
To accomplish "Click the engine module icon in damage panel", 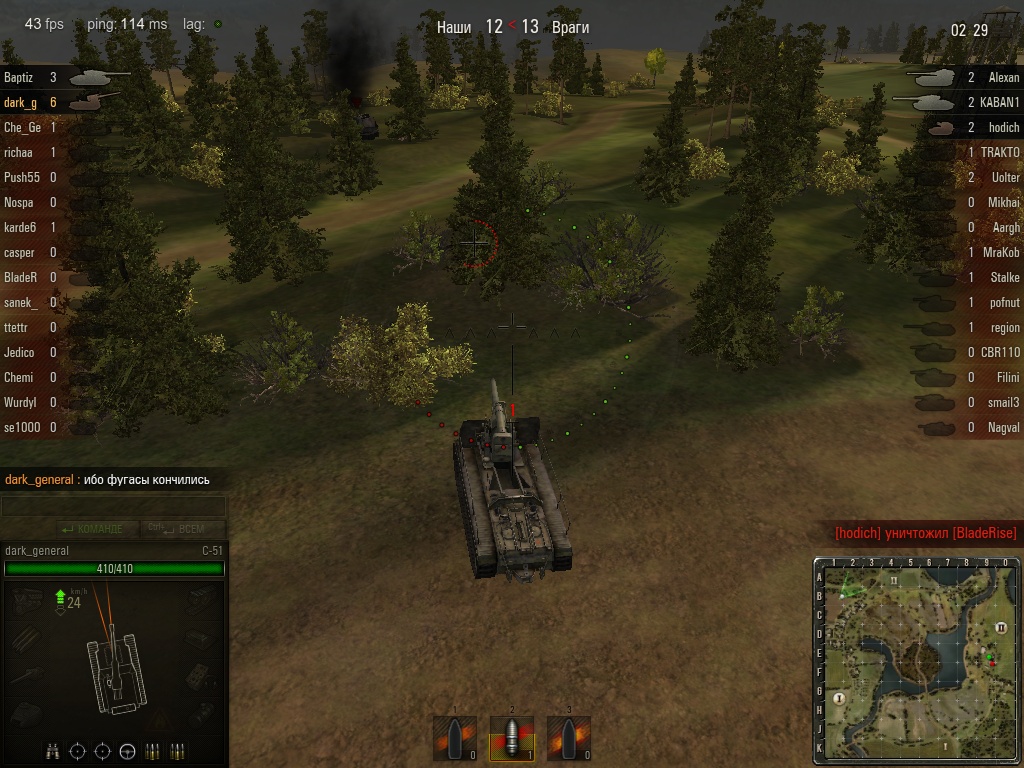I will [27, 599].
